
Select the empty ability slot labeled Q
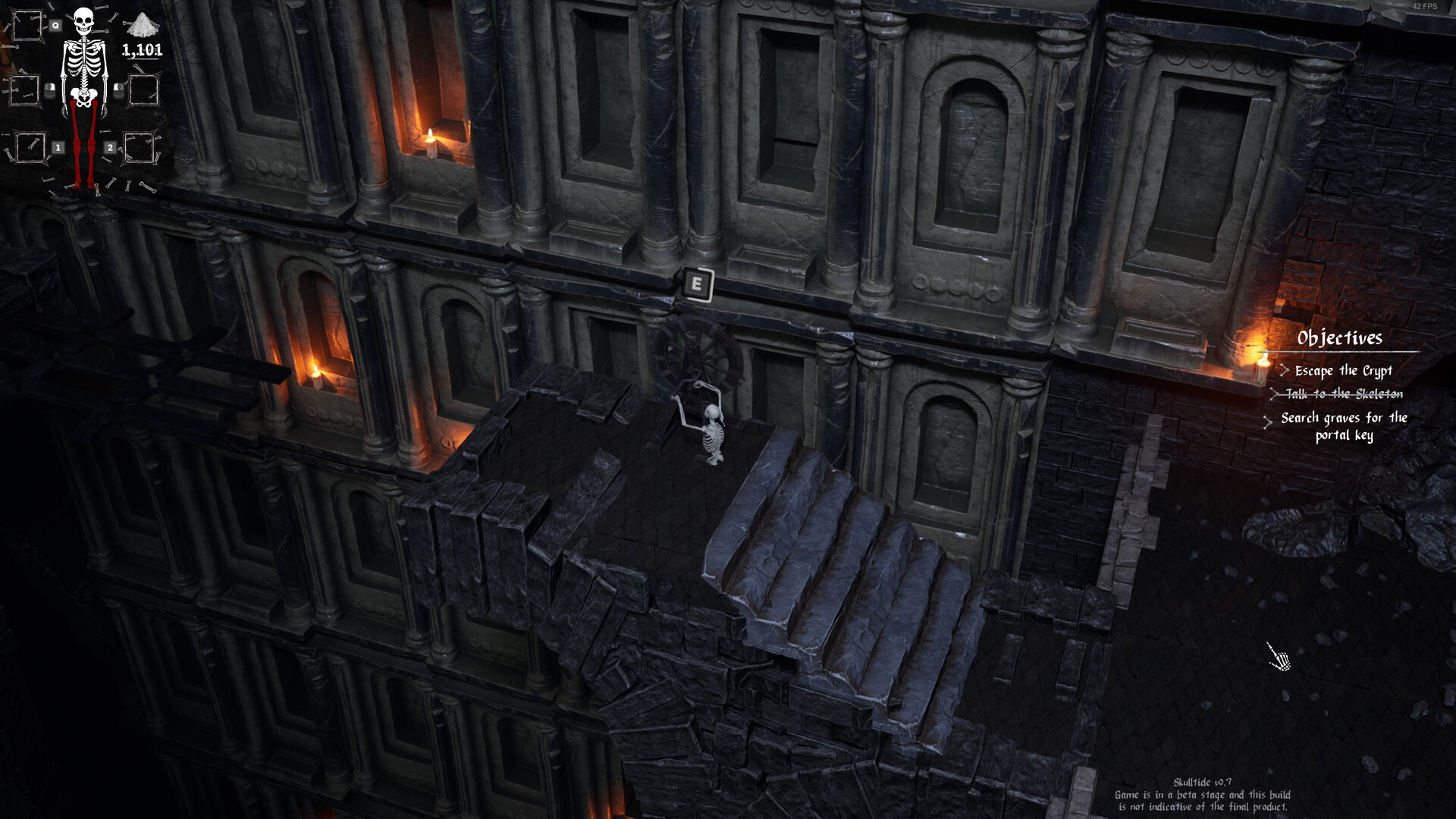click(27, 26)
